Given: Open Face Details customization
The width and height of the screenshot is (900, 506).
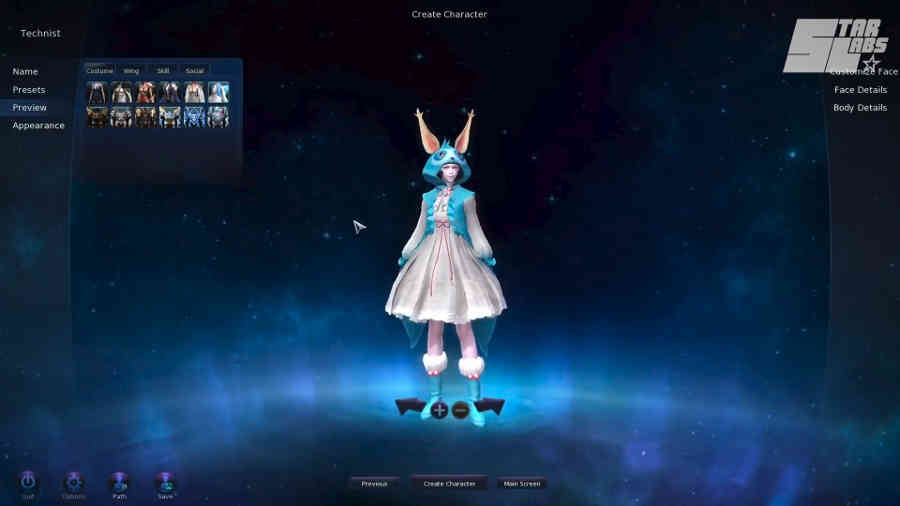Looking at the screenshot, I should 860,90.
